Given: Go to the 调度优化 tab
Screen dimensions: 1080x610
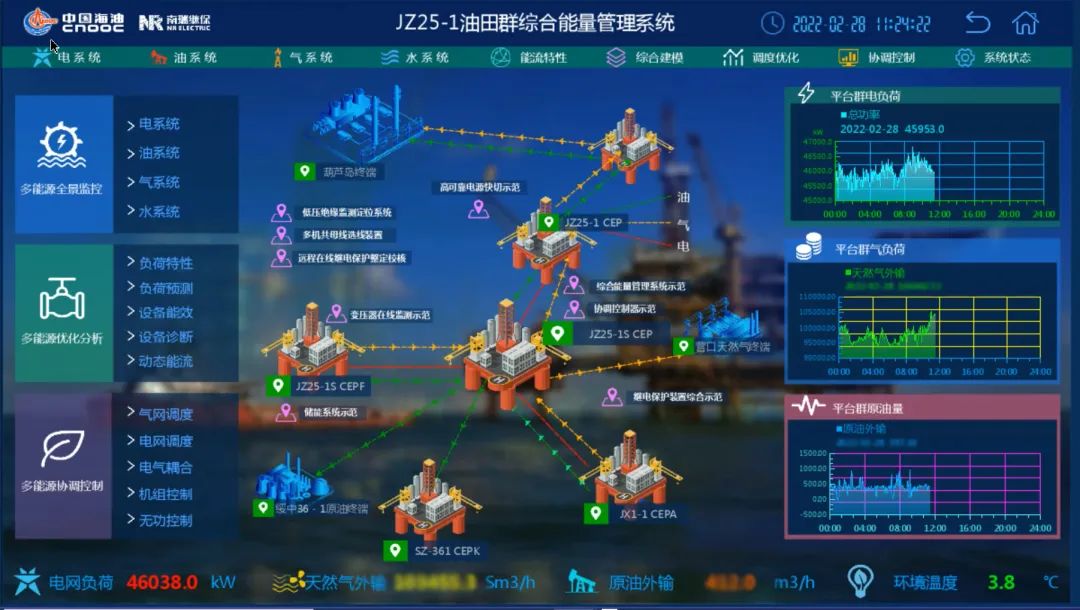Looking at the screenshot, I should coord(763,58).
